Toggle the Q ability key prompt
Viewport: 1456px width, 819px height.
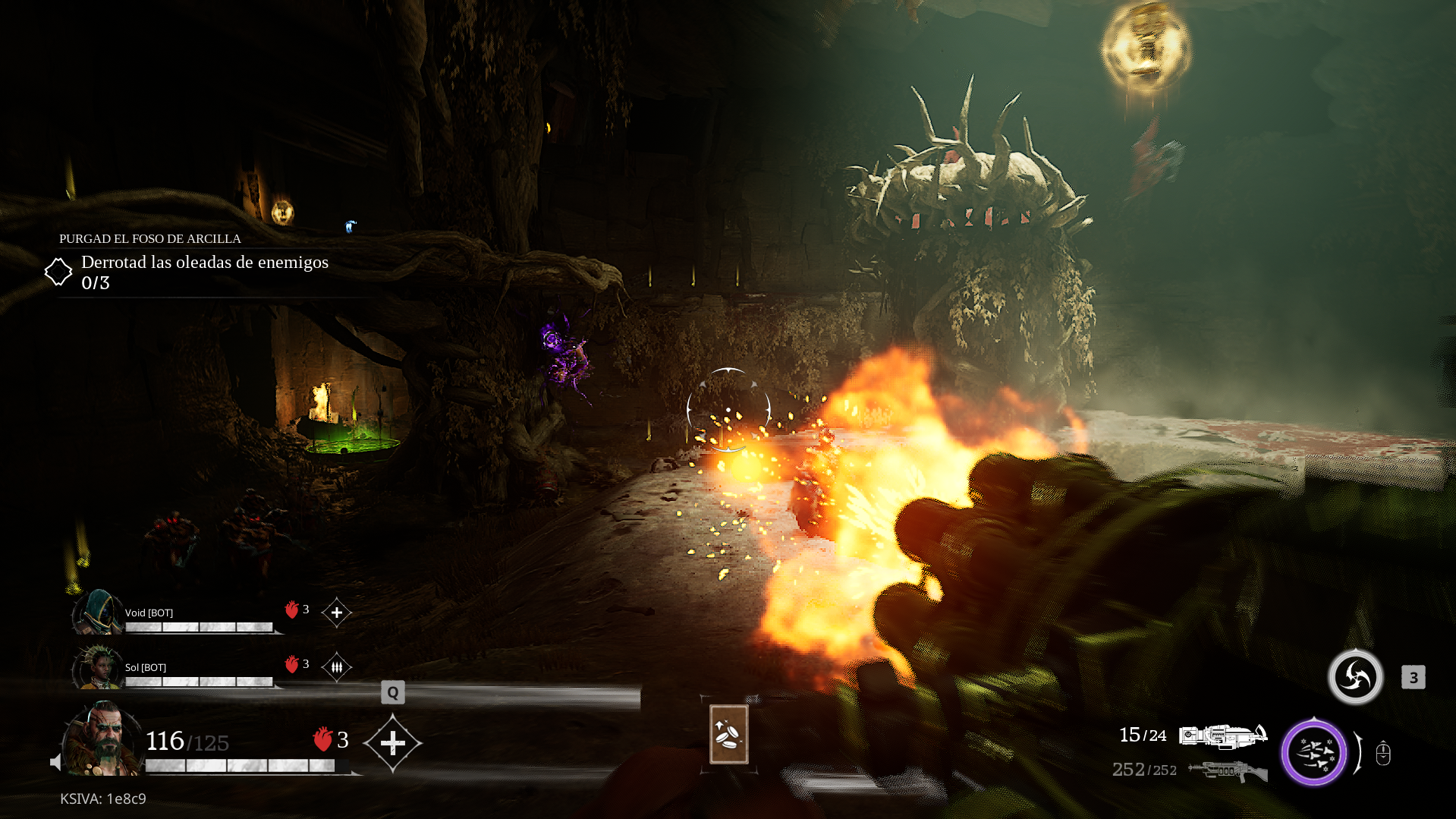[392, 692]
